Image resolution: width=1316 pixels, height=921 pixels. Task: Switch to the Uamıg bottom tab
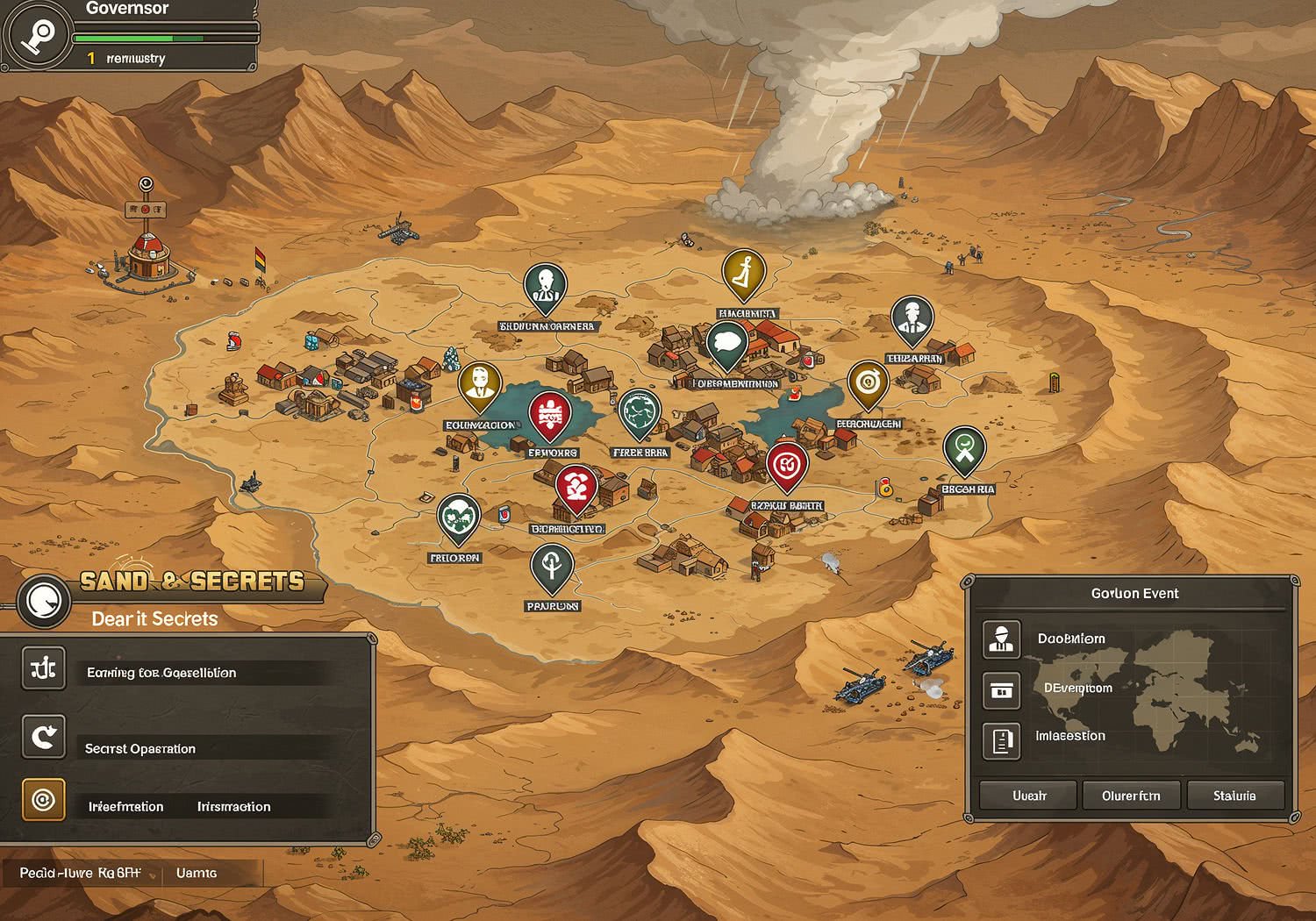point(197,873)
